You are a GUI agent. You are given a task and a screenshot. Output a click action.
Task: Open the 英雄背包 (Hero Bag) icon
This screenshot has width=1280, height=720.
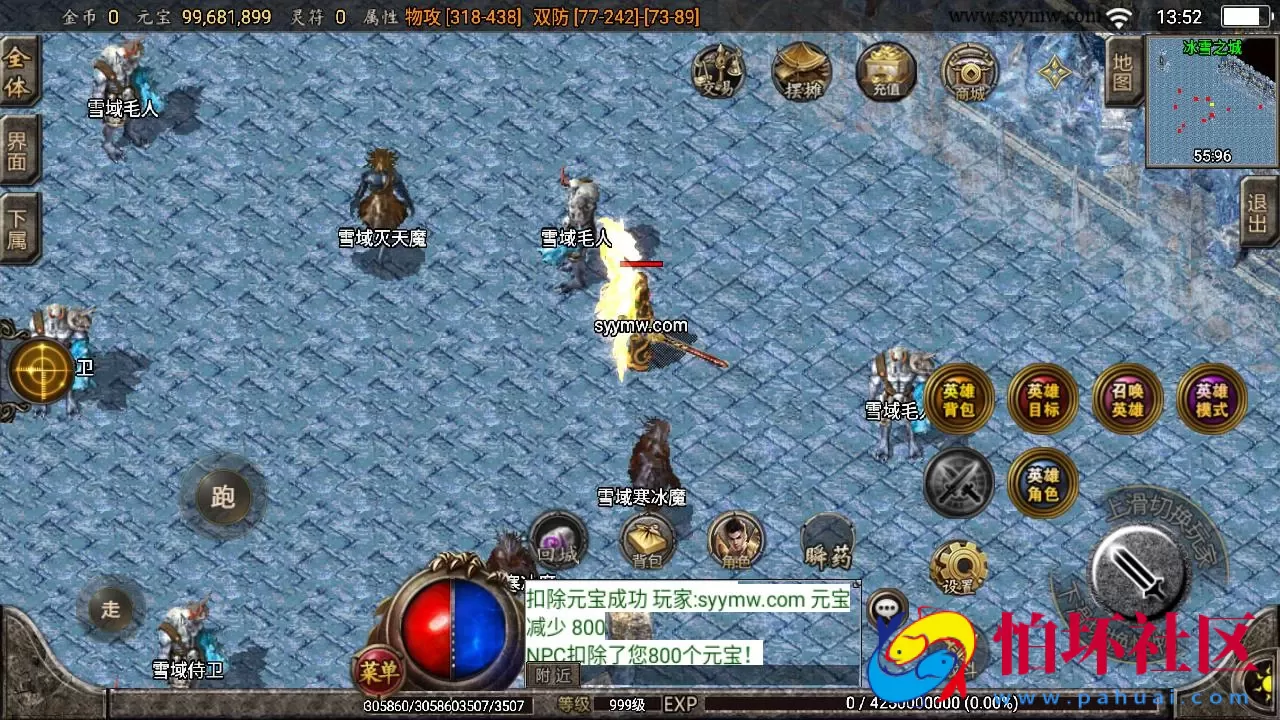(x=958, y=397)
